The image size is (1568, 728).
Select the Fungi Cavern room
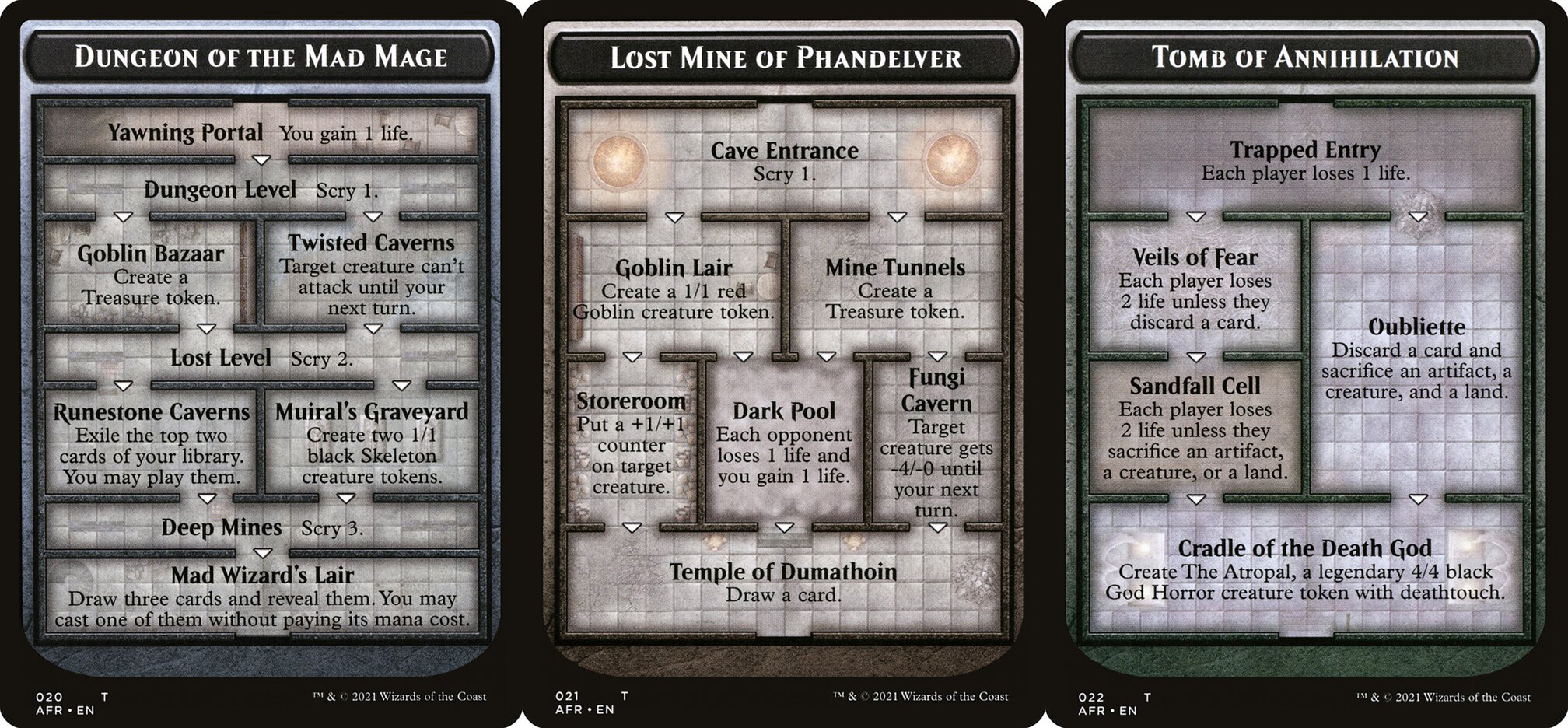(x=936, y=442)
